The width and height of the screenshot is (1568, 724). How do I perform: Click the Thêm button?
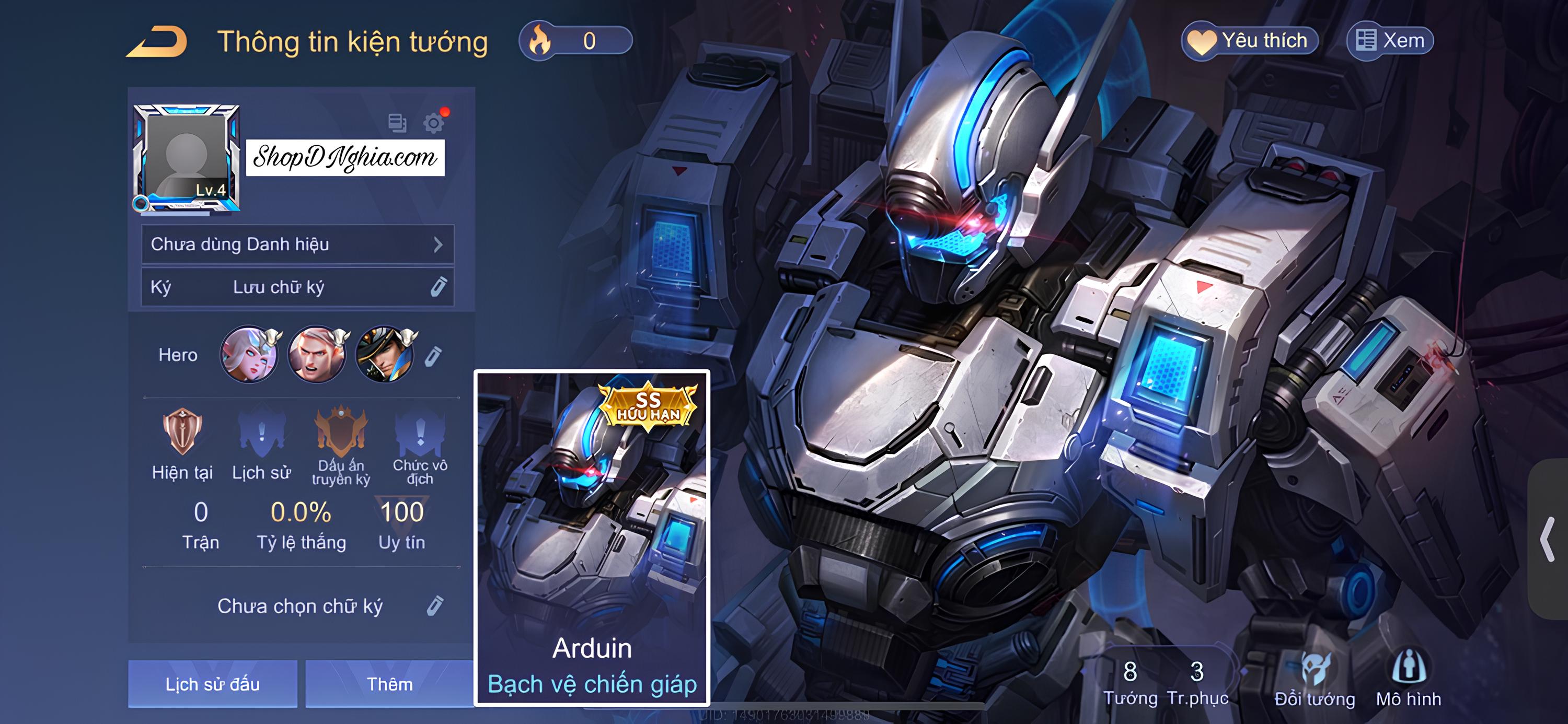tap(389, 684)
